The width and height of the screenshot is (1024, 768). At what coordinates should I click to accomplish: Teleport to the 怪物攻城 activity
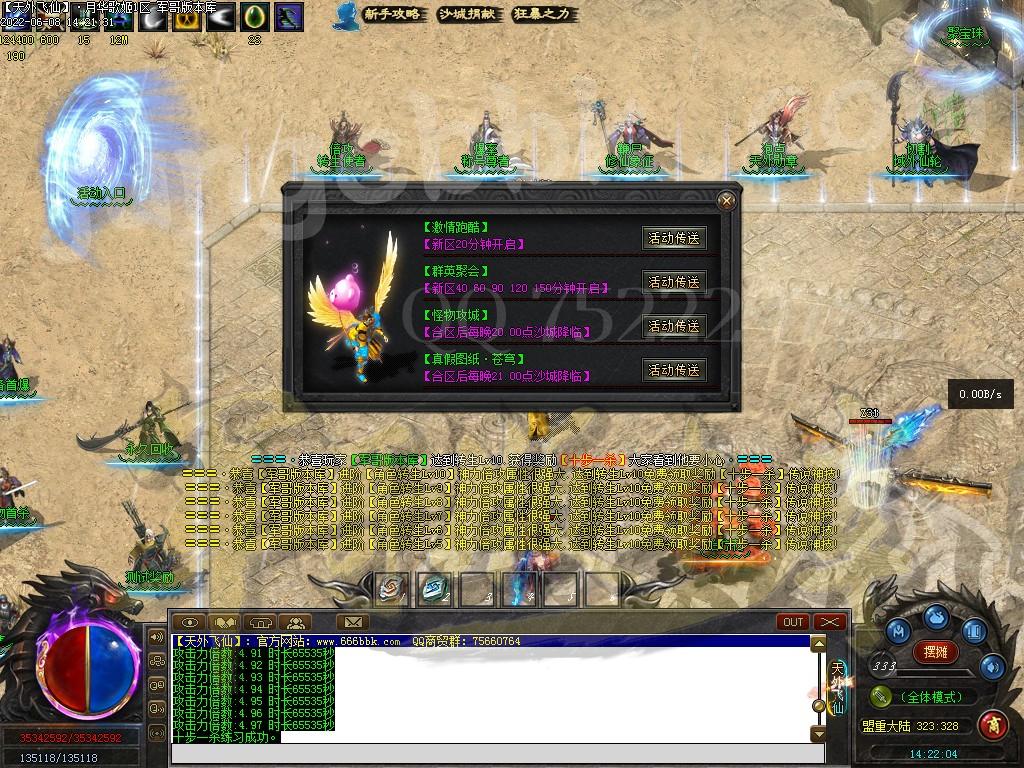point(674,326)
